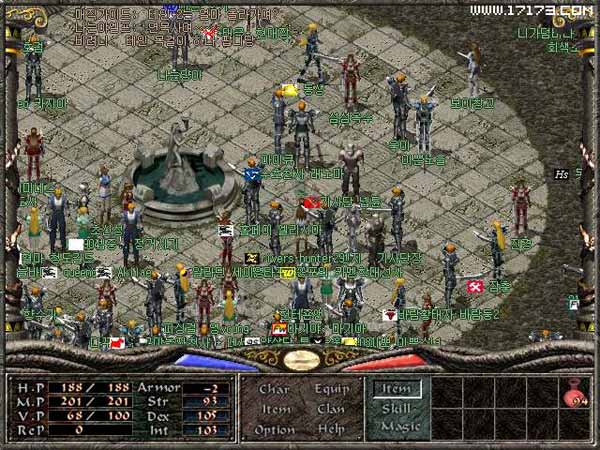Open the Option menu
The width and height of the screenshot is (600, 450).
275,428
